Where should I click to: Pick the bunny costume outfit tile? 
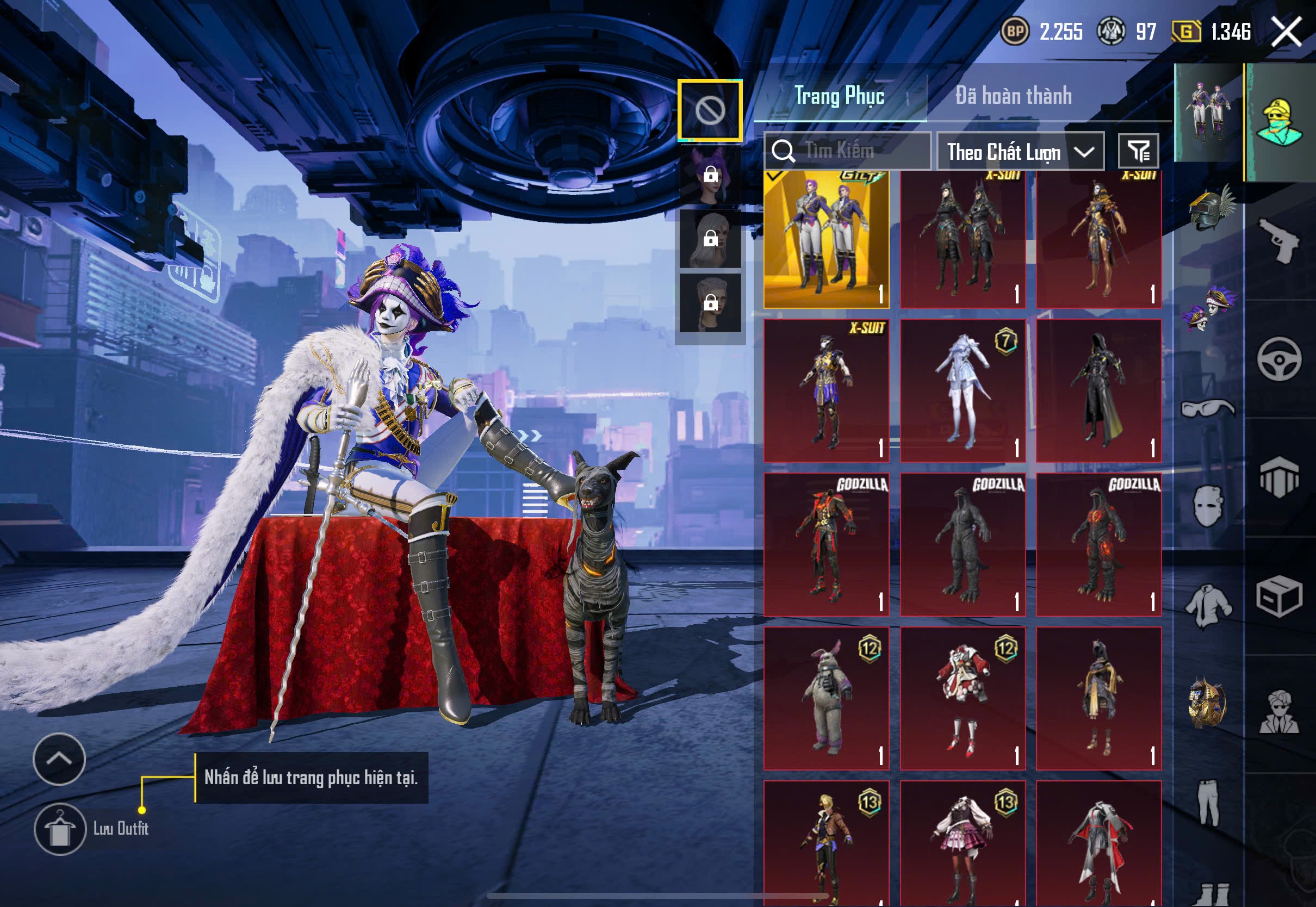click(x=826, y=698)
